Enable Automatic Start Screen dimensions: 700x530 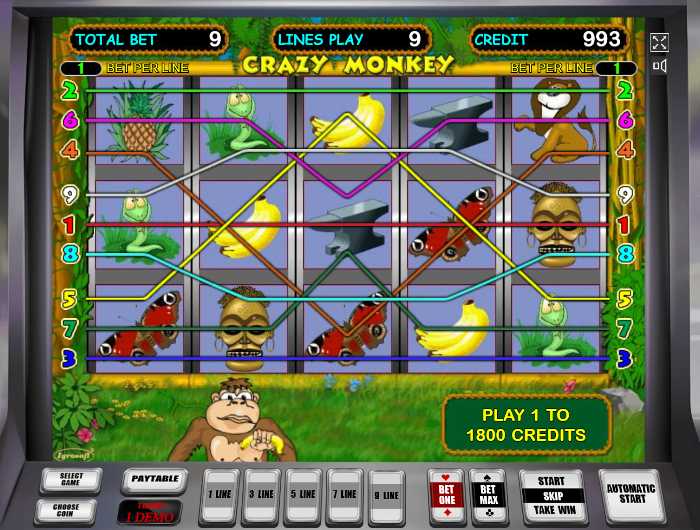631,494
